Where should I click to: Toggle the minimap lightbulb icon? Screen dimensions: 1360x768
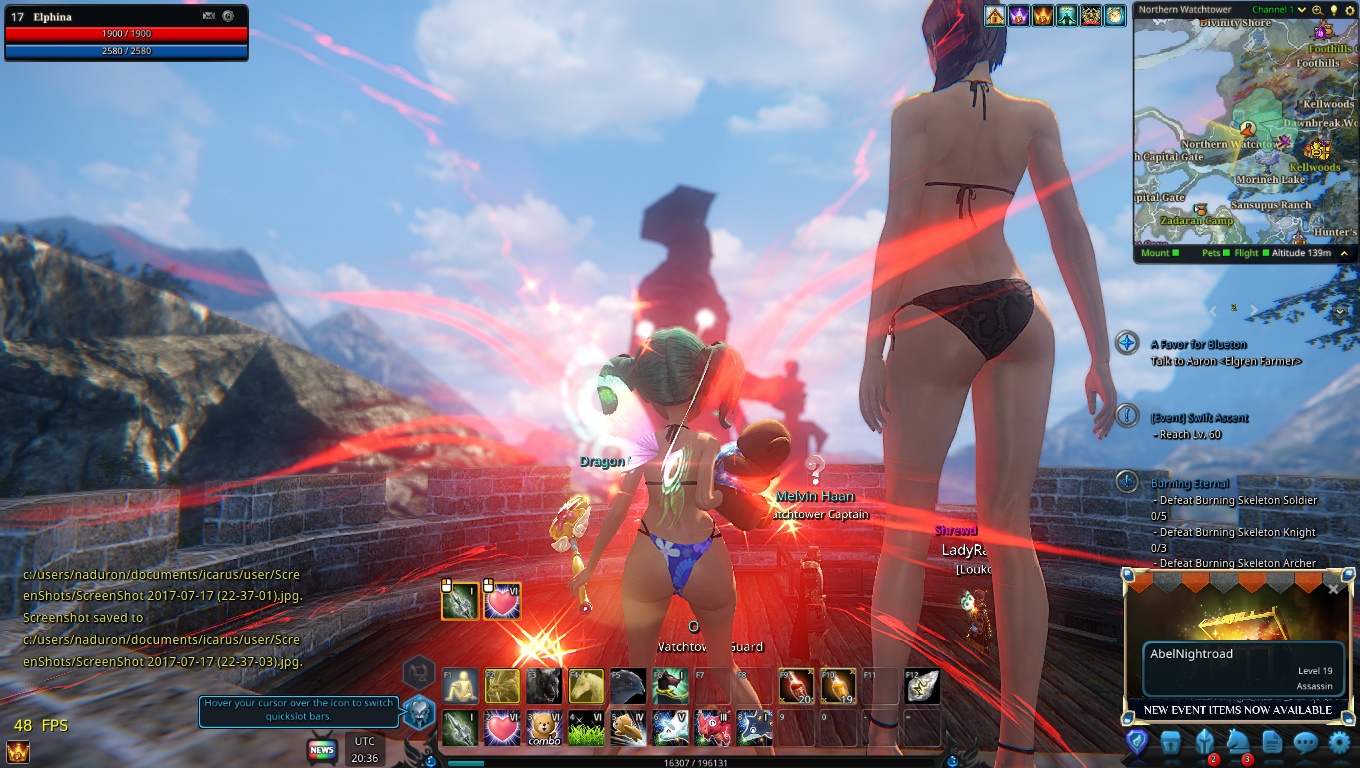point(1333,10)
